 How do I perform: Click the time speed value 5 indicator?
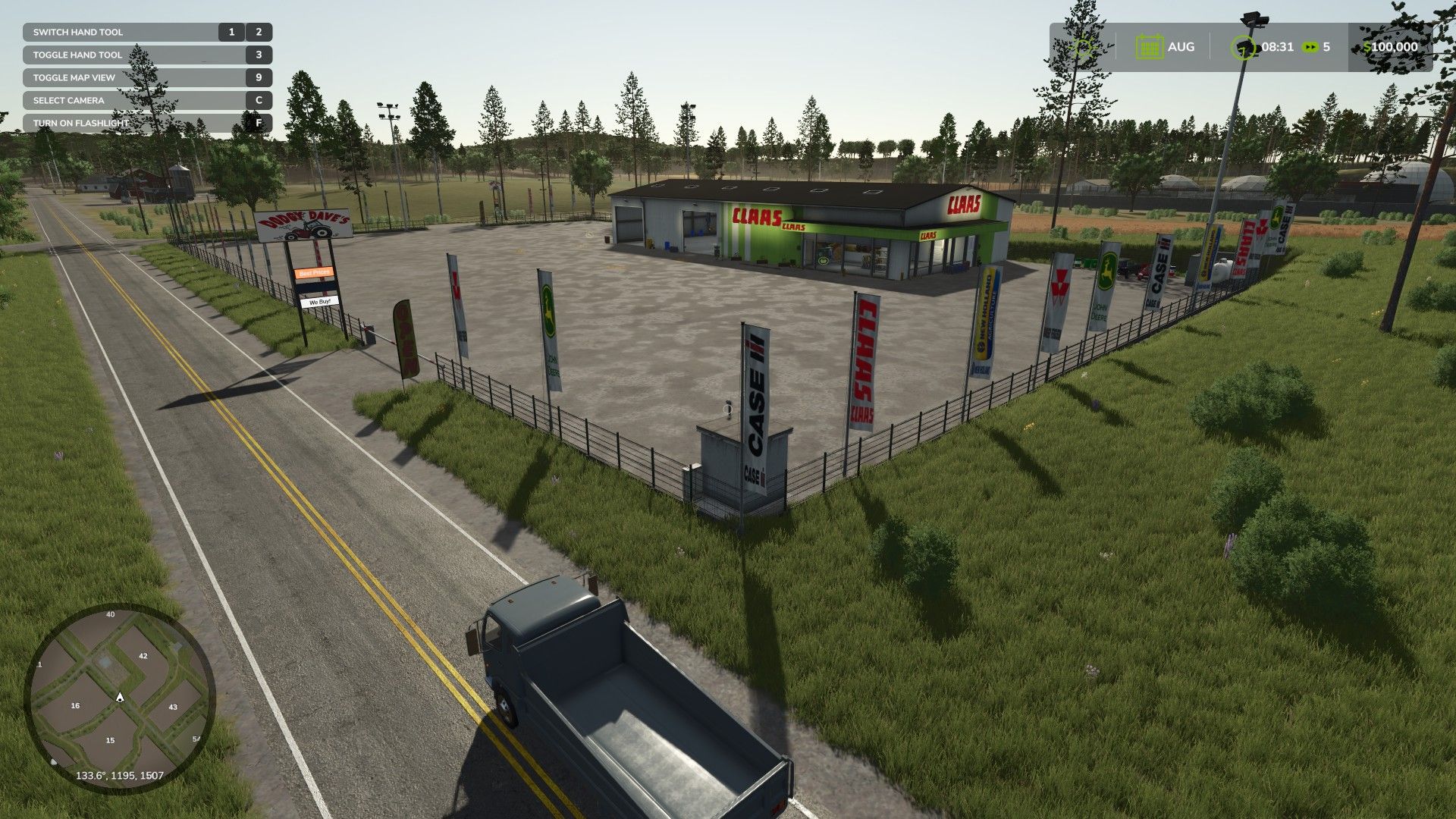click(x=1326, y=47)
